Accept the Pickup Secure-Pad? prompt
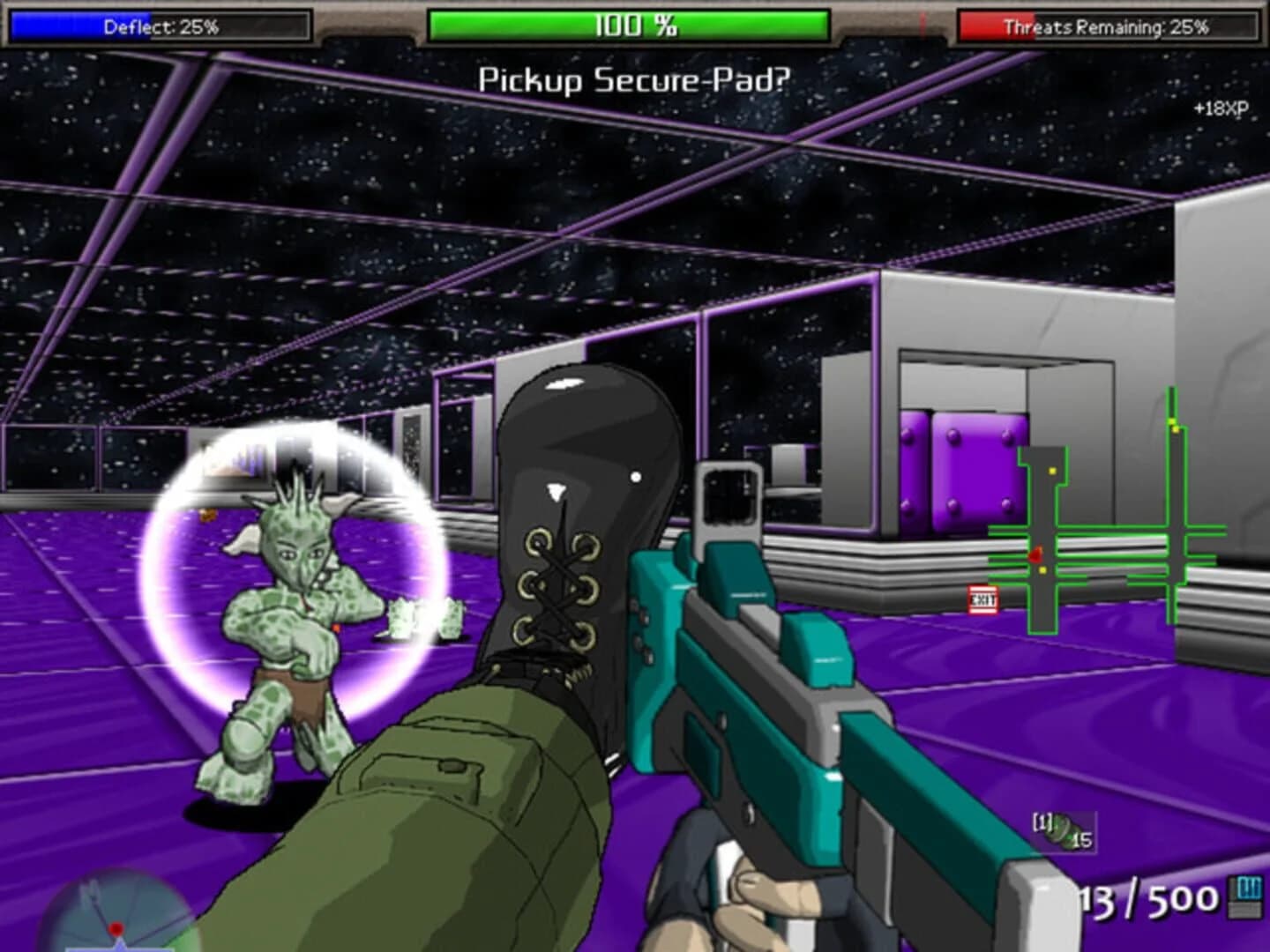Image resolution: width=1270 pixels, height=952 pixels. click(635, 78)
